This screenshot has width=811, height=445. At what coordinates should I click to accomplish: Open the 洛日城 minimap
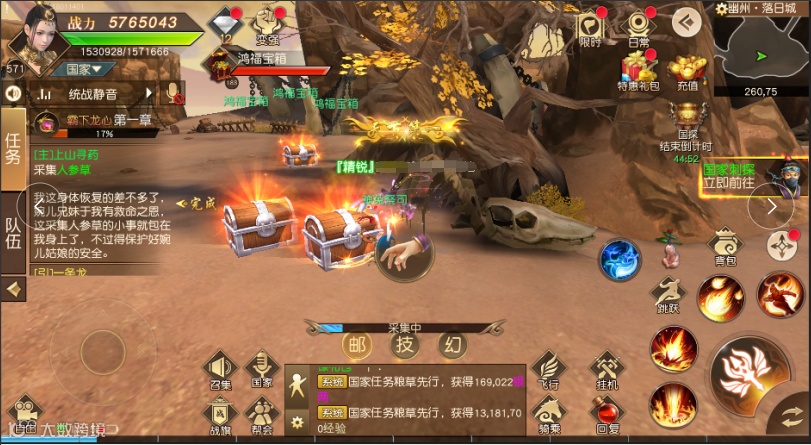[x=766, y=52]
